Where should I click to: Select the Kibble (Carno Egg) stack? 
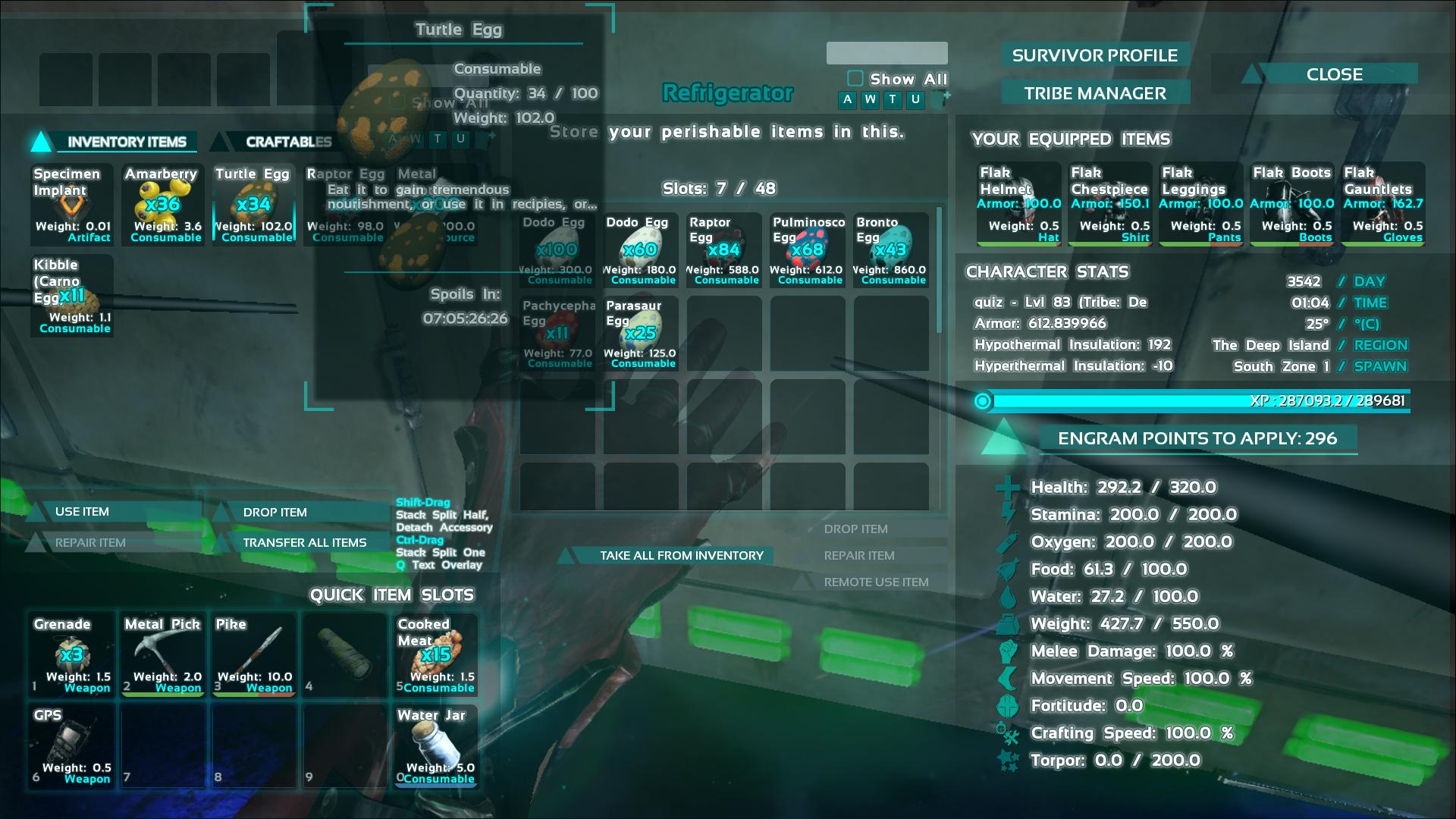pos(72,296)
